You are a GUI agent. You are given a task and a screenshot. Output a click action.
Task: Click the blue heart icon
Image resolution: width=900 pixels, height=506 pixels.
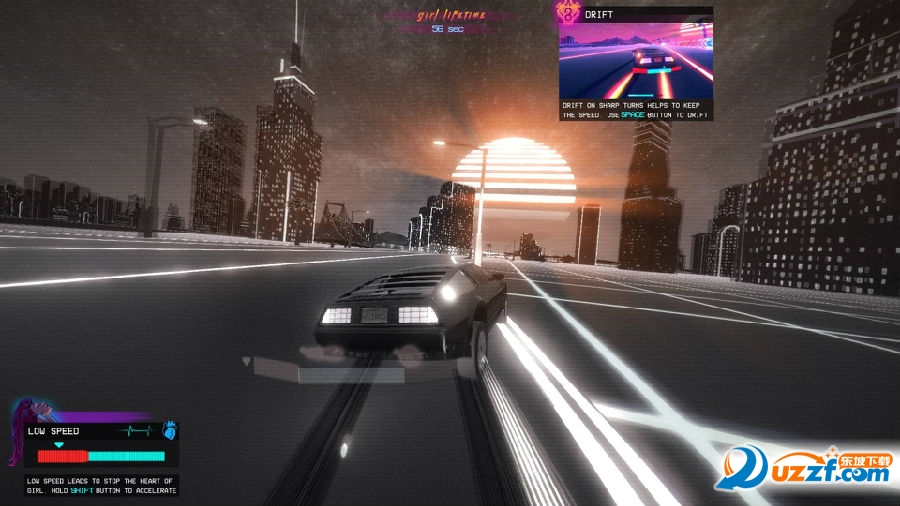click(169, 432)
